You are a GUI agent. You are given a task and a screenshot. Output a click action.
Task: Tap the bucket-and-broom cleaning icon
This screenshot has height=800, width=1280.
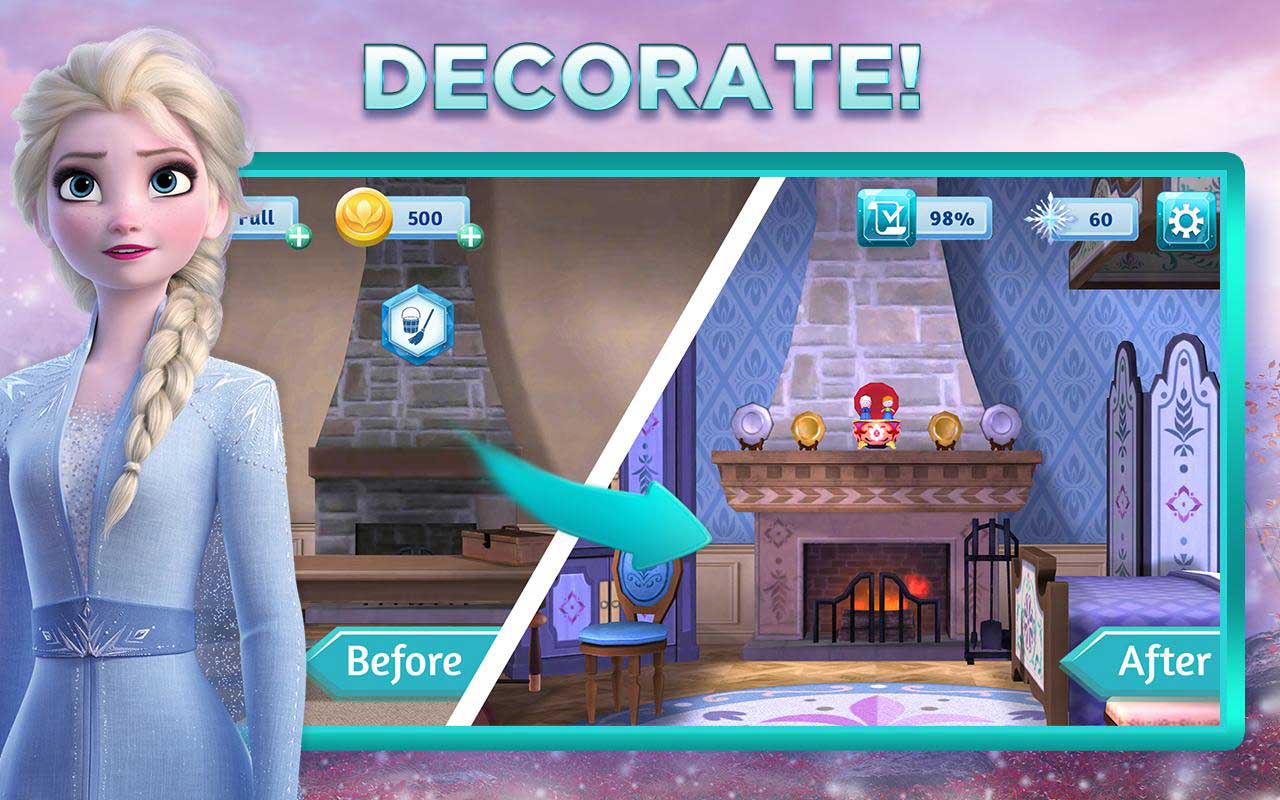[417, 326]
